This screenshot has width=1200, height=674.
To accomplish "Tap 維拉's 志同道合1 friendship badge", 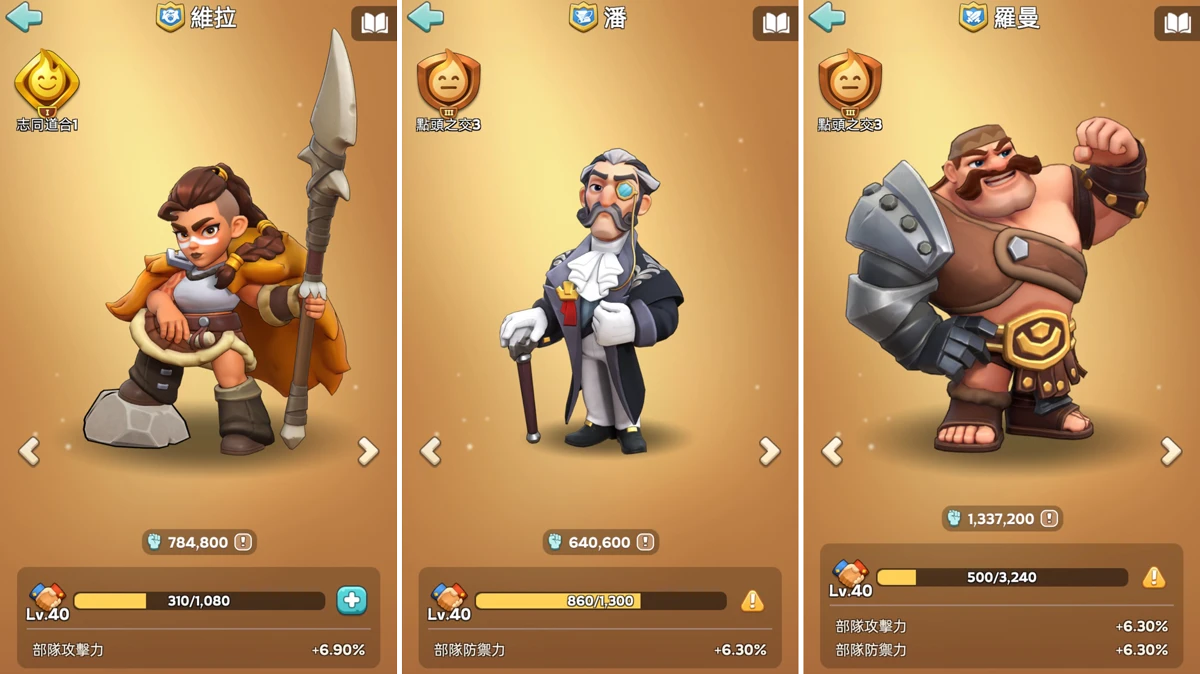I will (x=46, y=84).
